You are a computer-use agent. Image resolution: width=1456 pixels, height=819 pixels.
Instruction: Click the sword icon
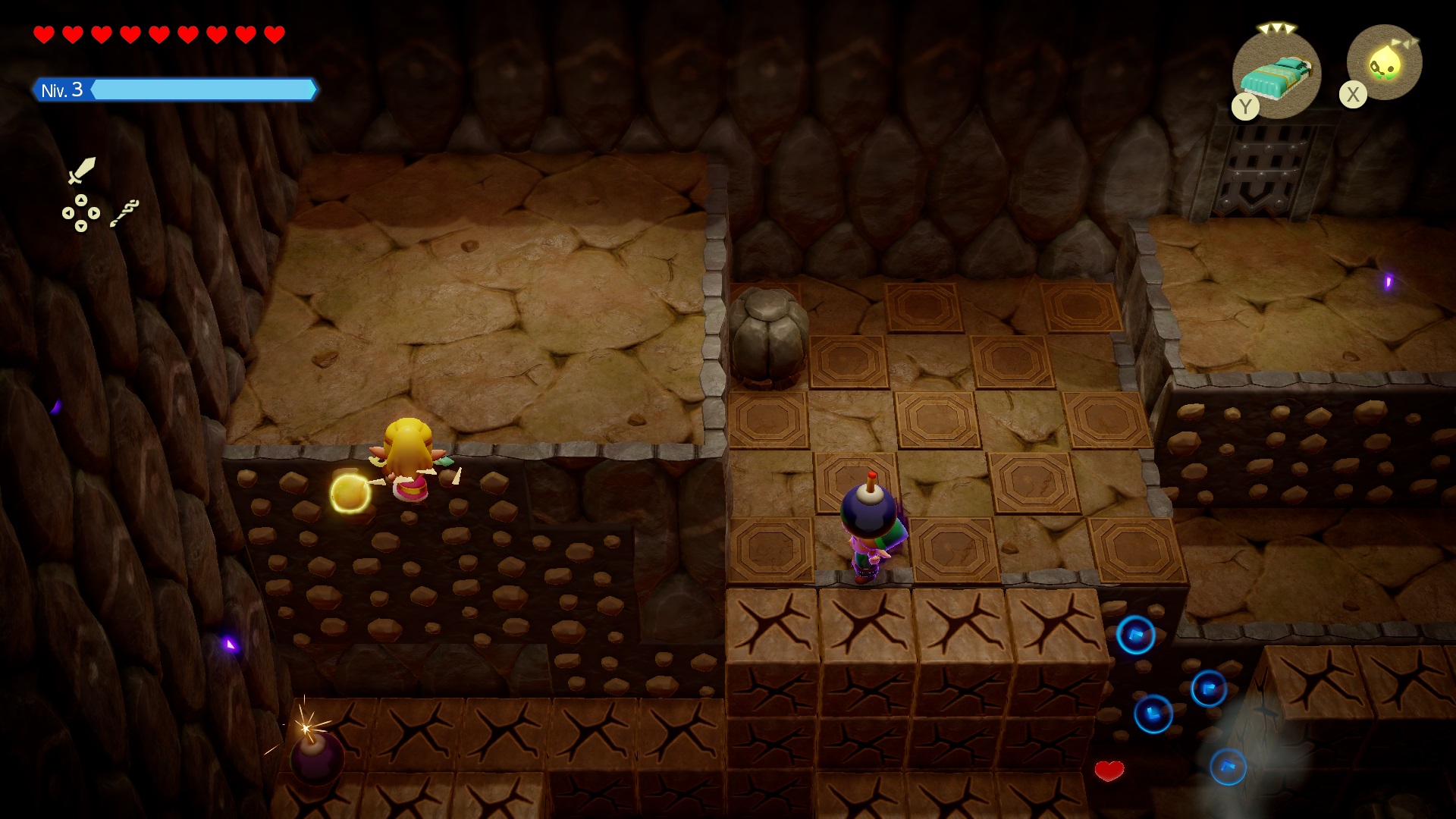tap(82, 170)
